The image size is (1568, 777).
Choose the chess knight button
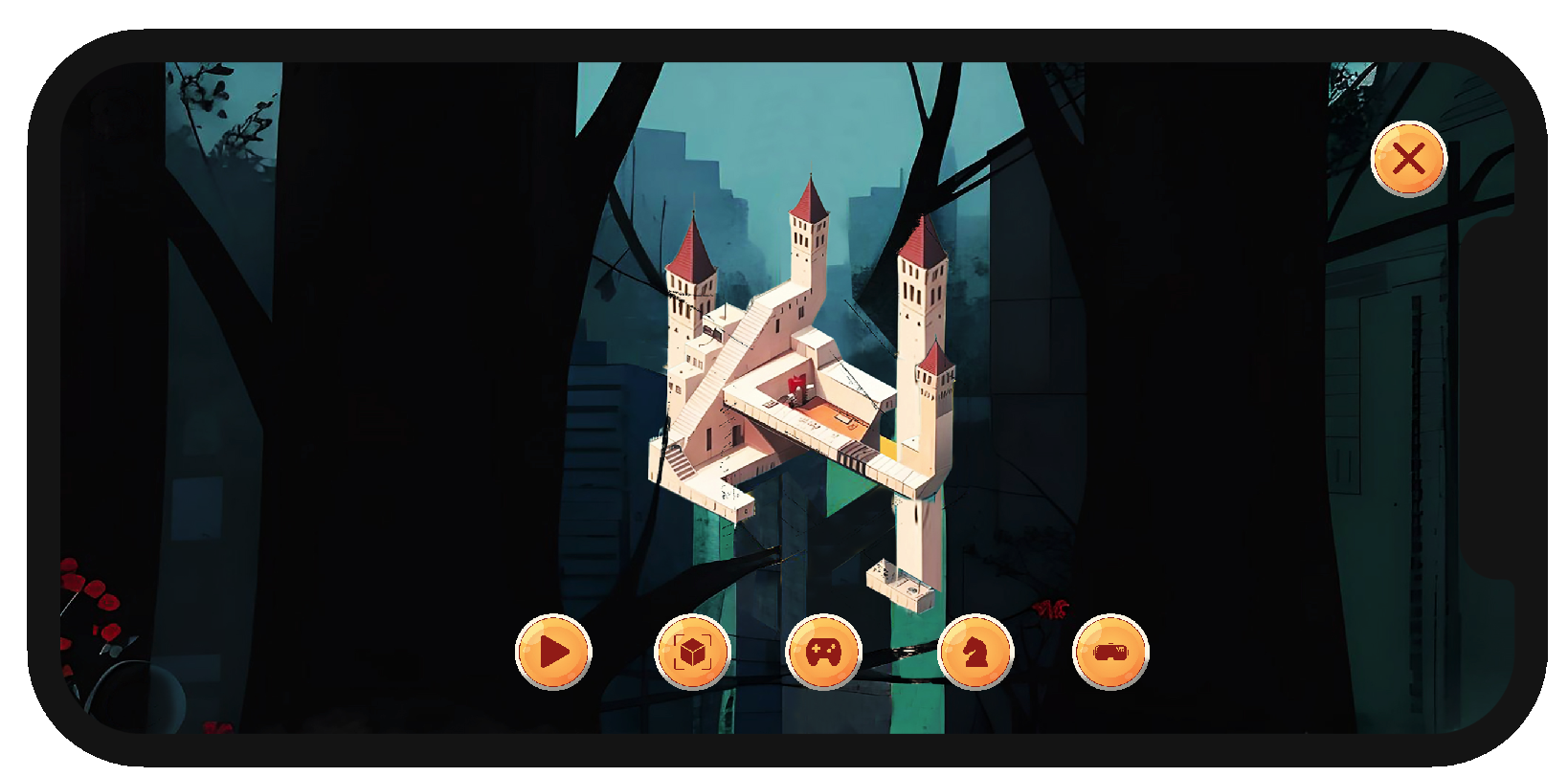(x=974, y=652)
